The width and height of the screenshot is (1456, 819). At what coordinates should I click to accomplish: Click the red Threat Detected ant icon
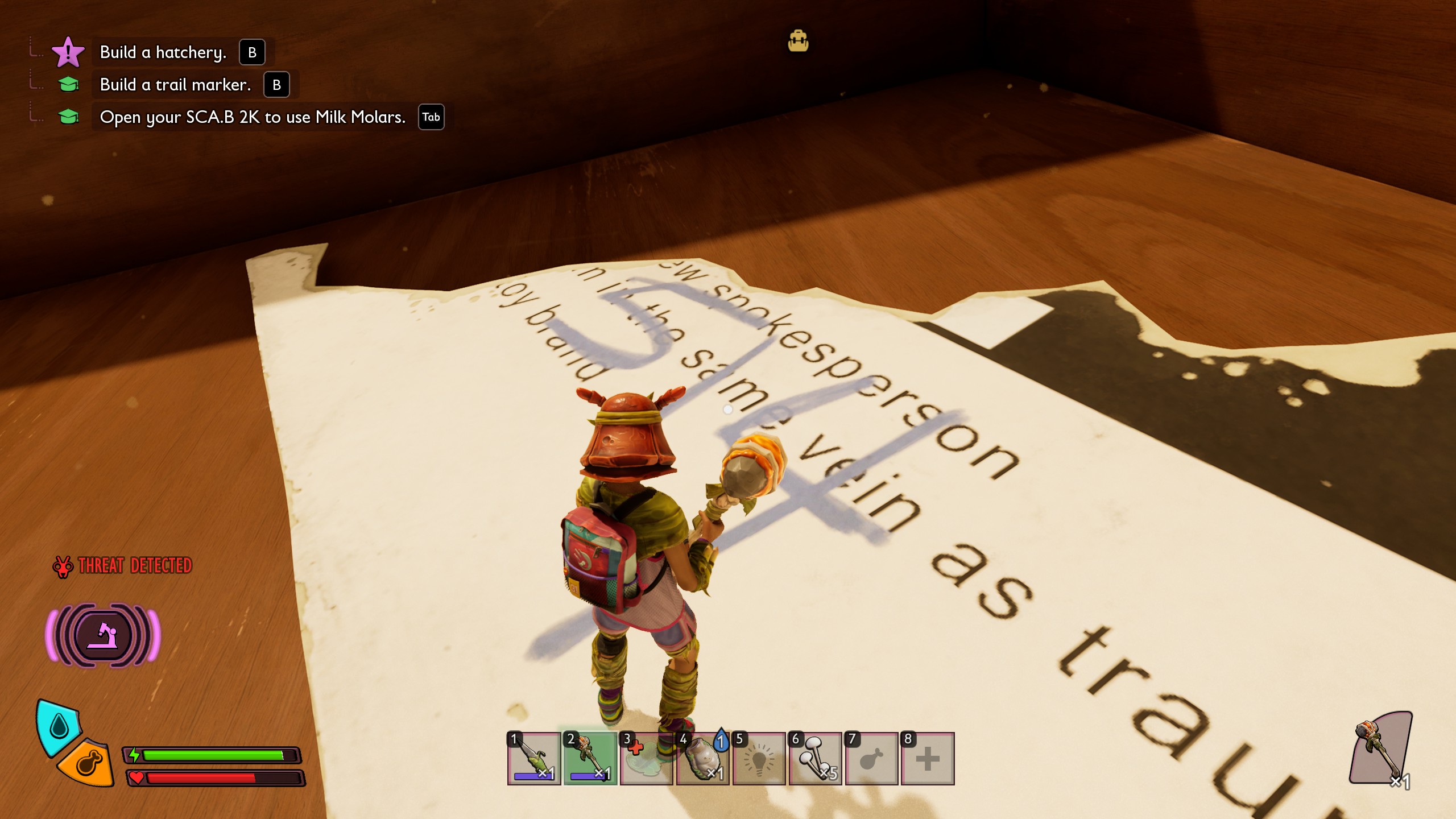[63, 566]
